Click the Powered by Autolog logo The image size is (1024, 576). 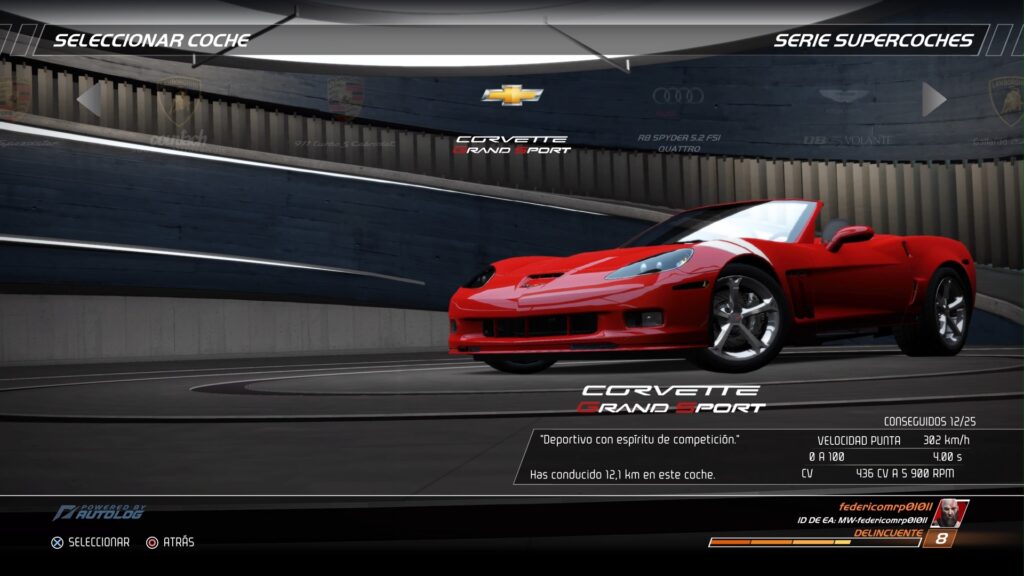point(98,512)
